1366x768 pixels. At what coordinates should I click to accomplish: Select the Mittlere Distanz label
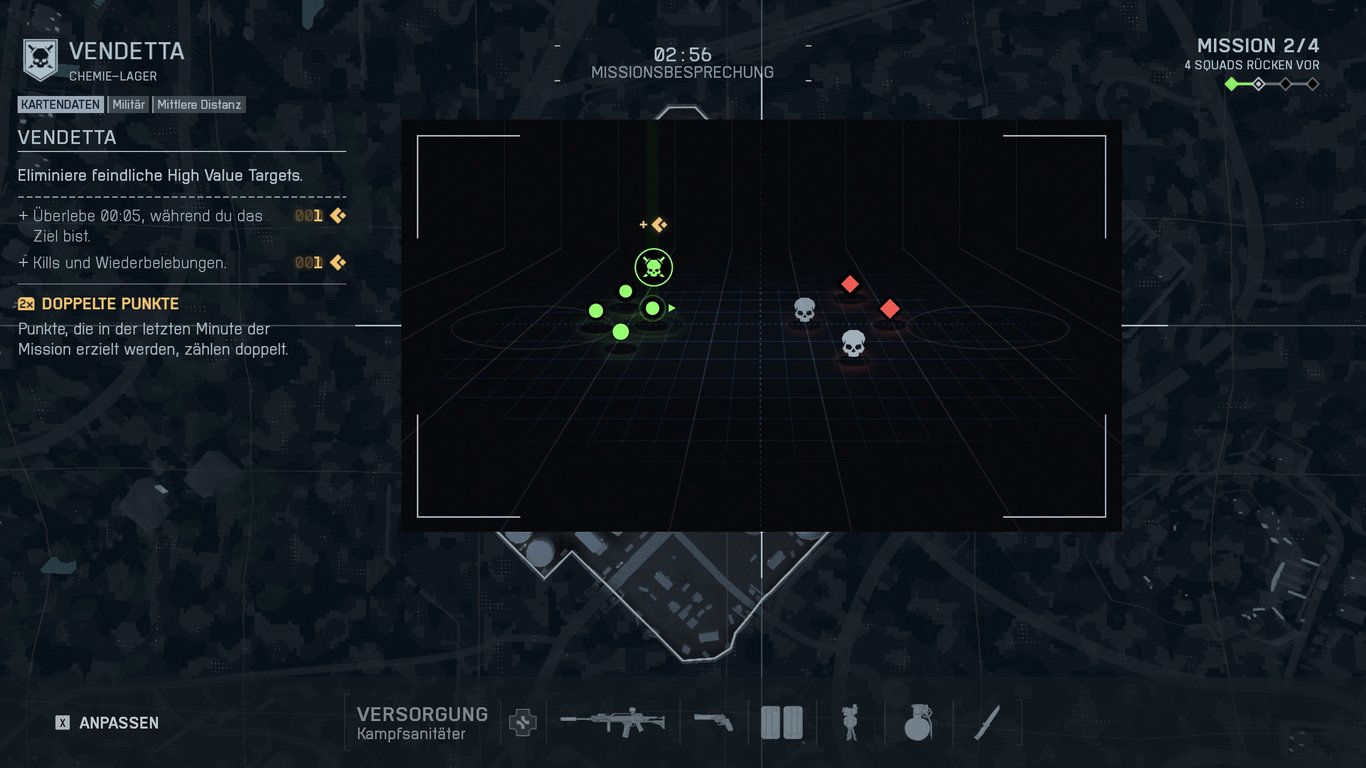[199, 104]
